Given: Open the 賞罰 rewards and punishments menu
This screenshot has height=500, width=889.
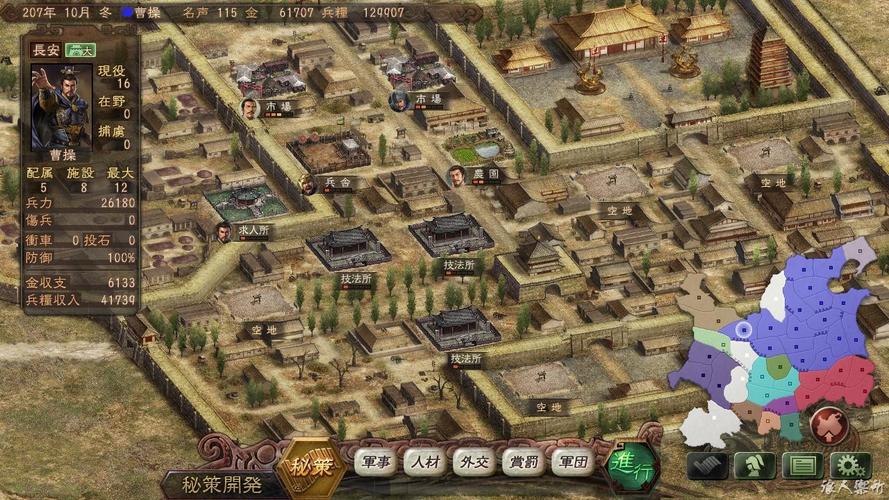Looking at the screenshot, I should tap(525, 462).
